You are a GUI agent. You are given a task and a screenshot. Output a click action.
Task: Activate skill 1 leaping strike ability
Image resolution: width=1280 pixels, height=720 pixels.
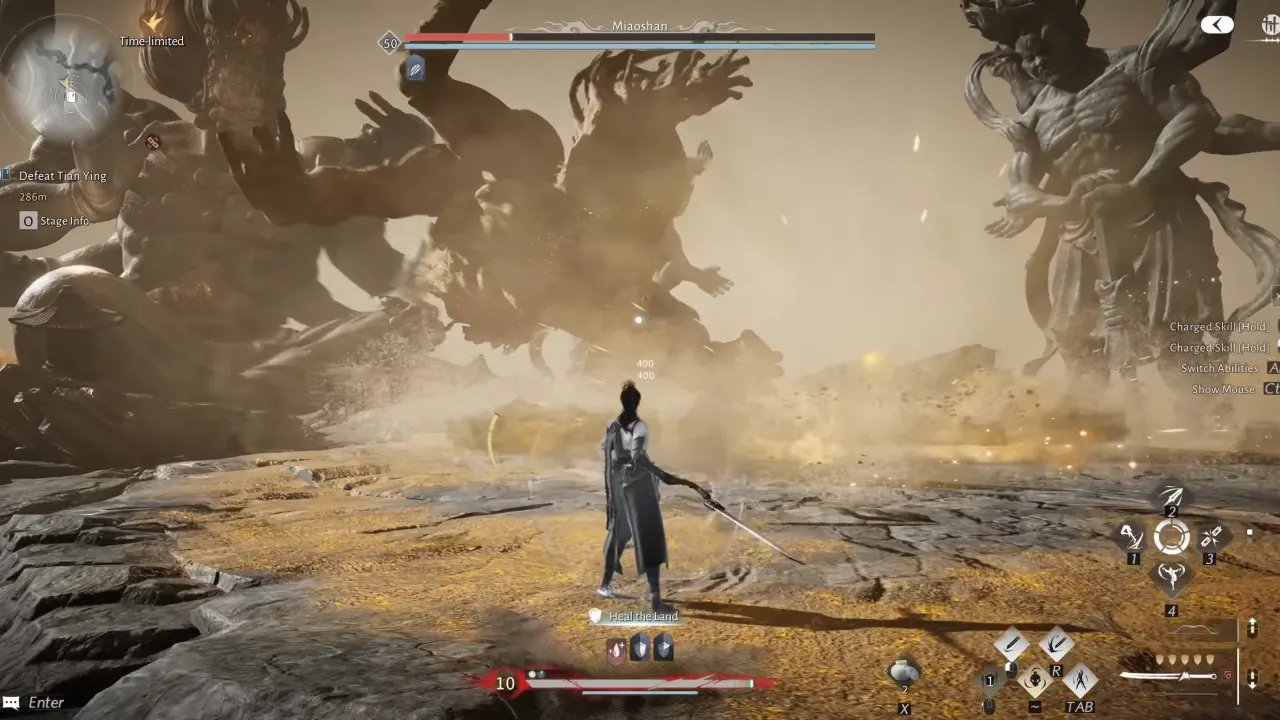(x=1131, y=537)
